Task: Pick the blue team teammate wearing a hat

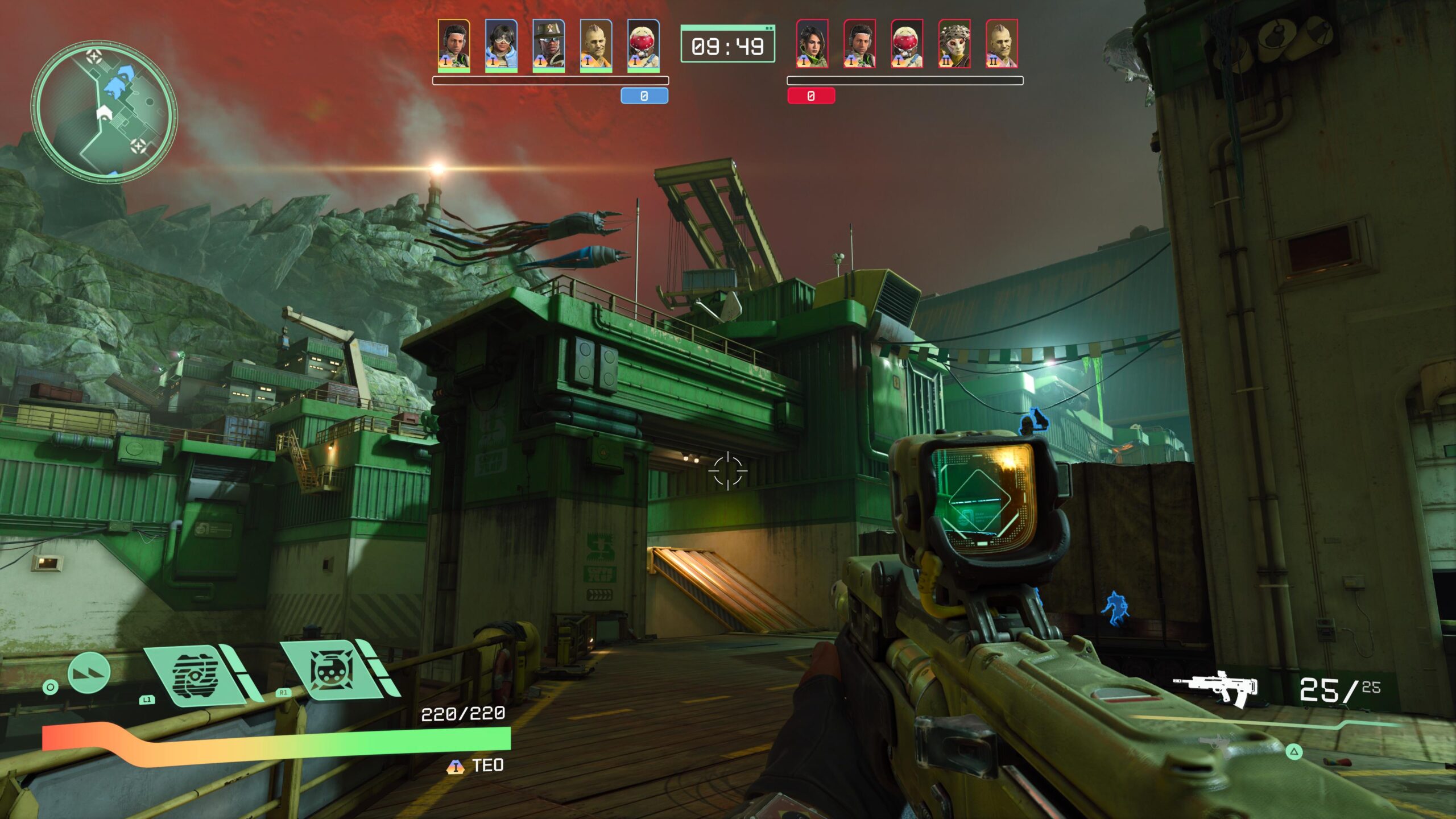Action: click(548, 45)
